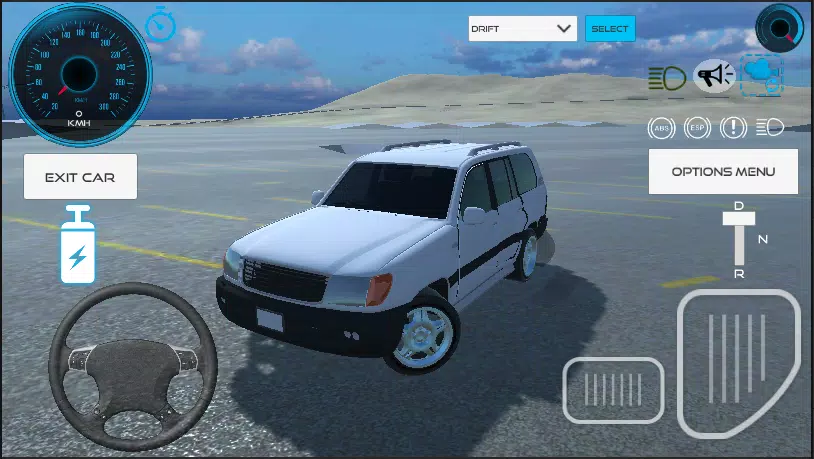Open the OPTIONS MENU
Viewport: 814px width, 459px height.
point(722,171)
